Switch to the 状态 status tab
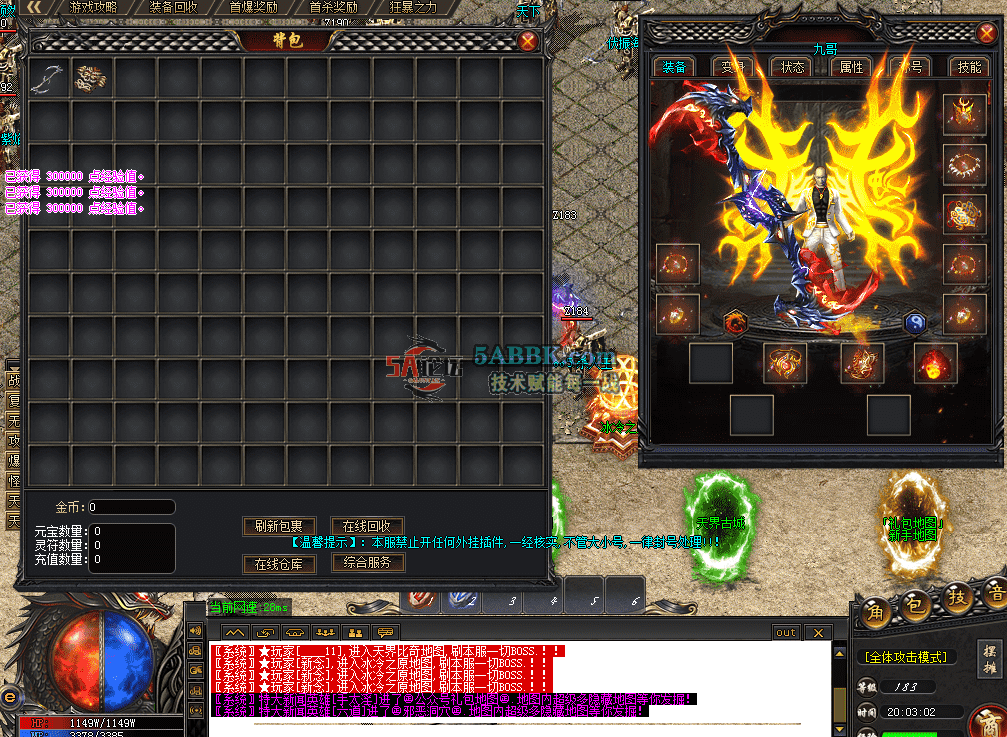The width and height of the screenshot is (1007, 737). point(792,67)
